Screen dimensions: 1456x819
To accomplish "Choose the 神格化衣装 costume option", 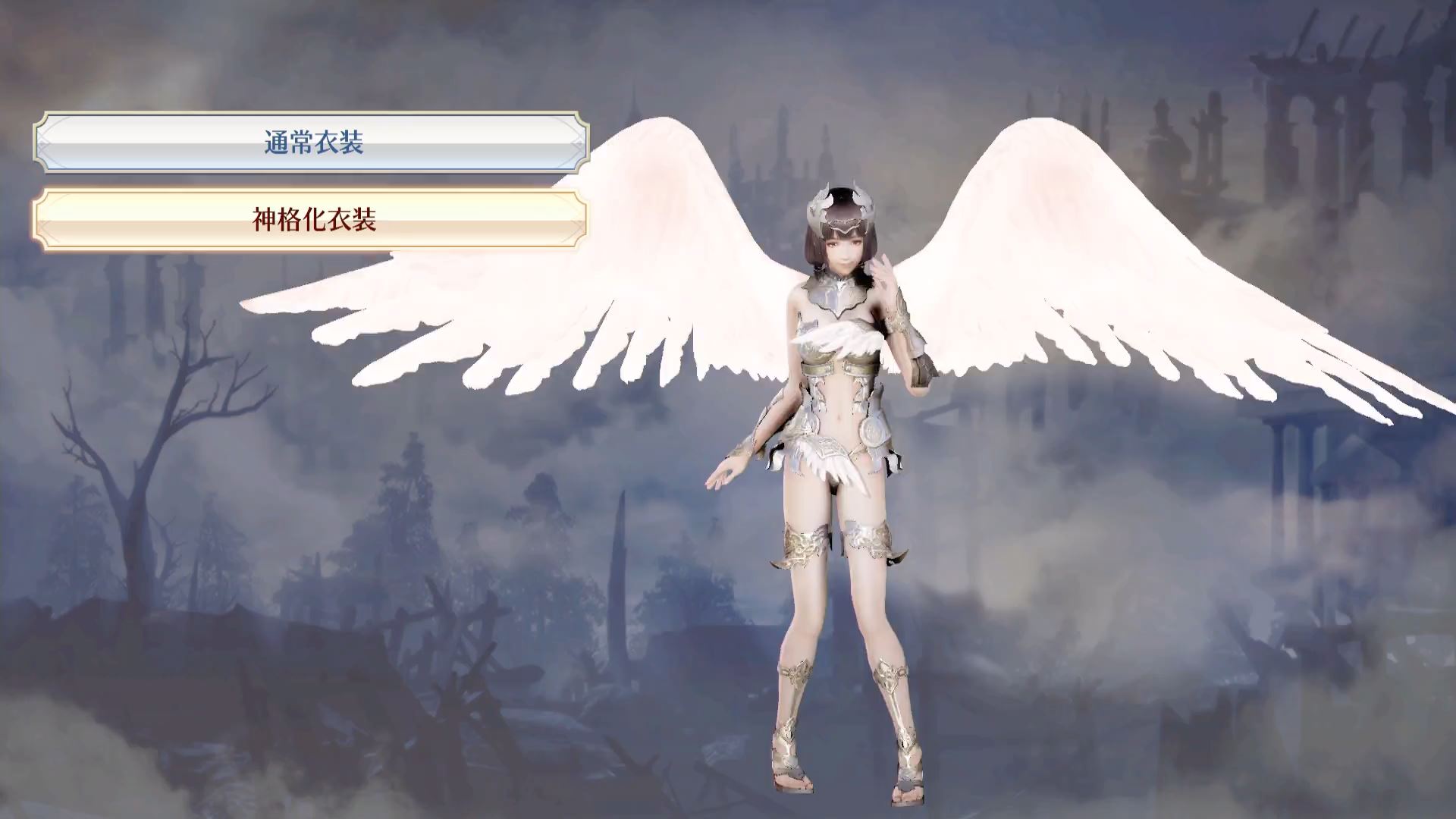I will pos(312,221).
